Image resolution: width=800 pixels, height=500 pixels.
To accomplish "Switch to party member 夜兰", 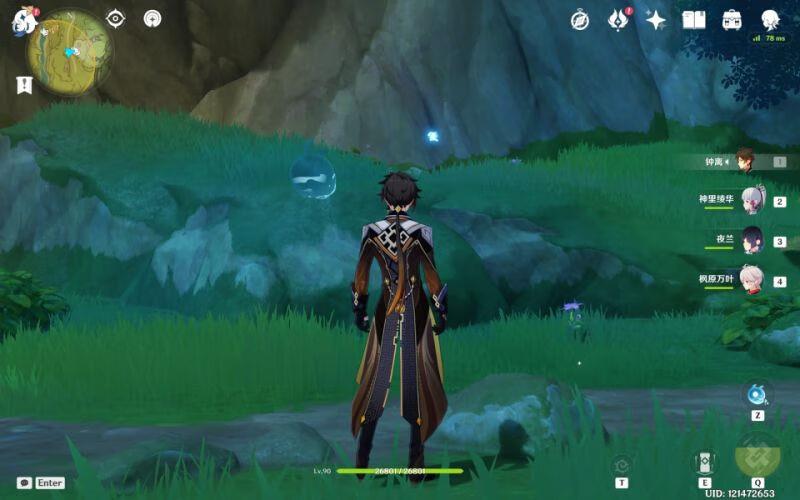I will tap(751, 240).
